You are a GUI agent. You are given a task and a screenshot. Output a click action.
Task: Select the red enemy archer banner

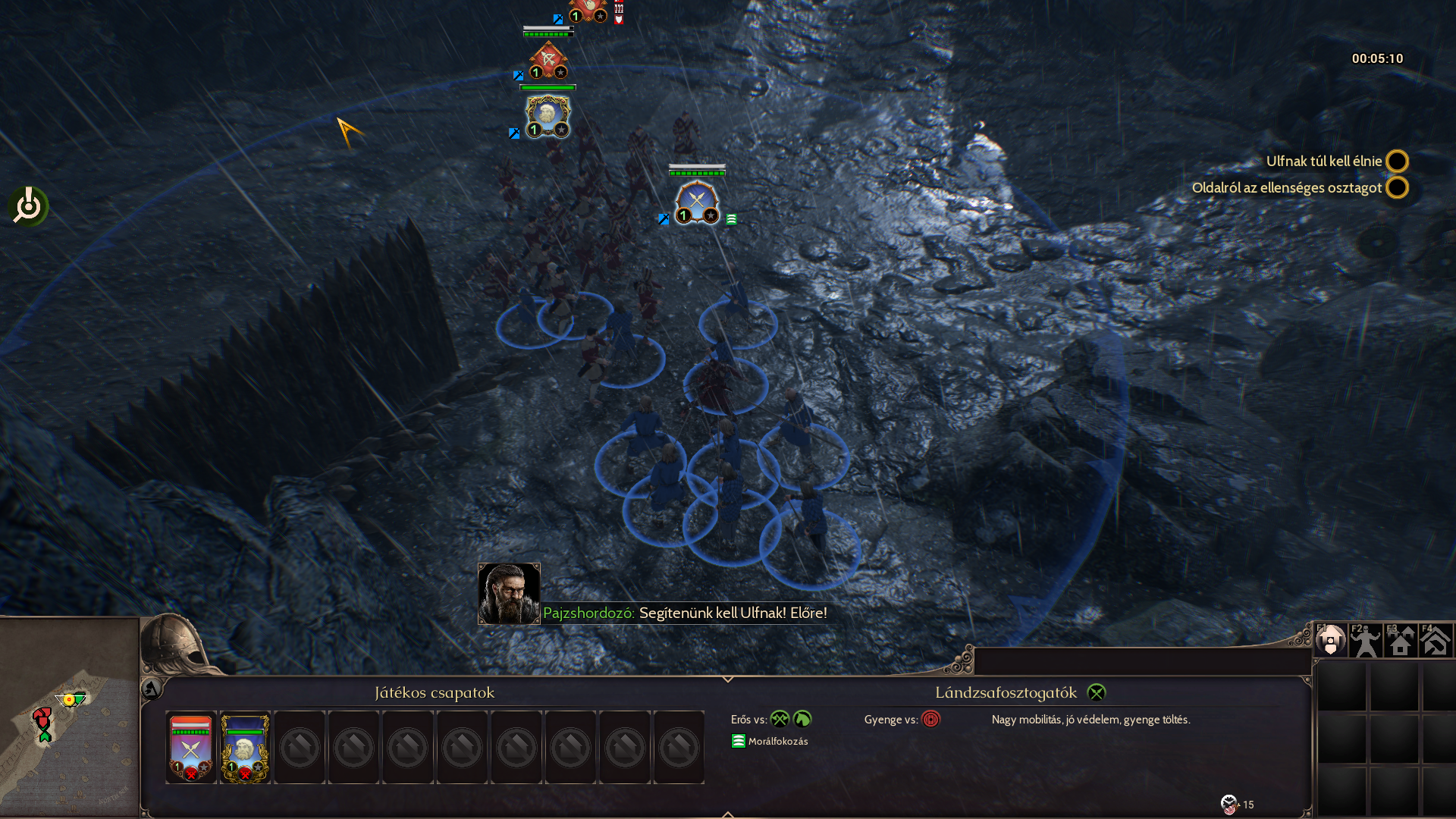click(x=548, y=59)
